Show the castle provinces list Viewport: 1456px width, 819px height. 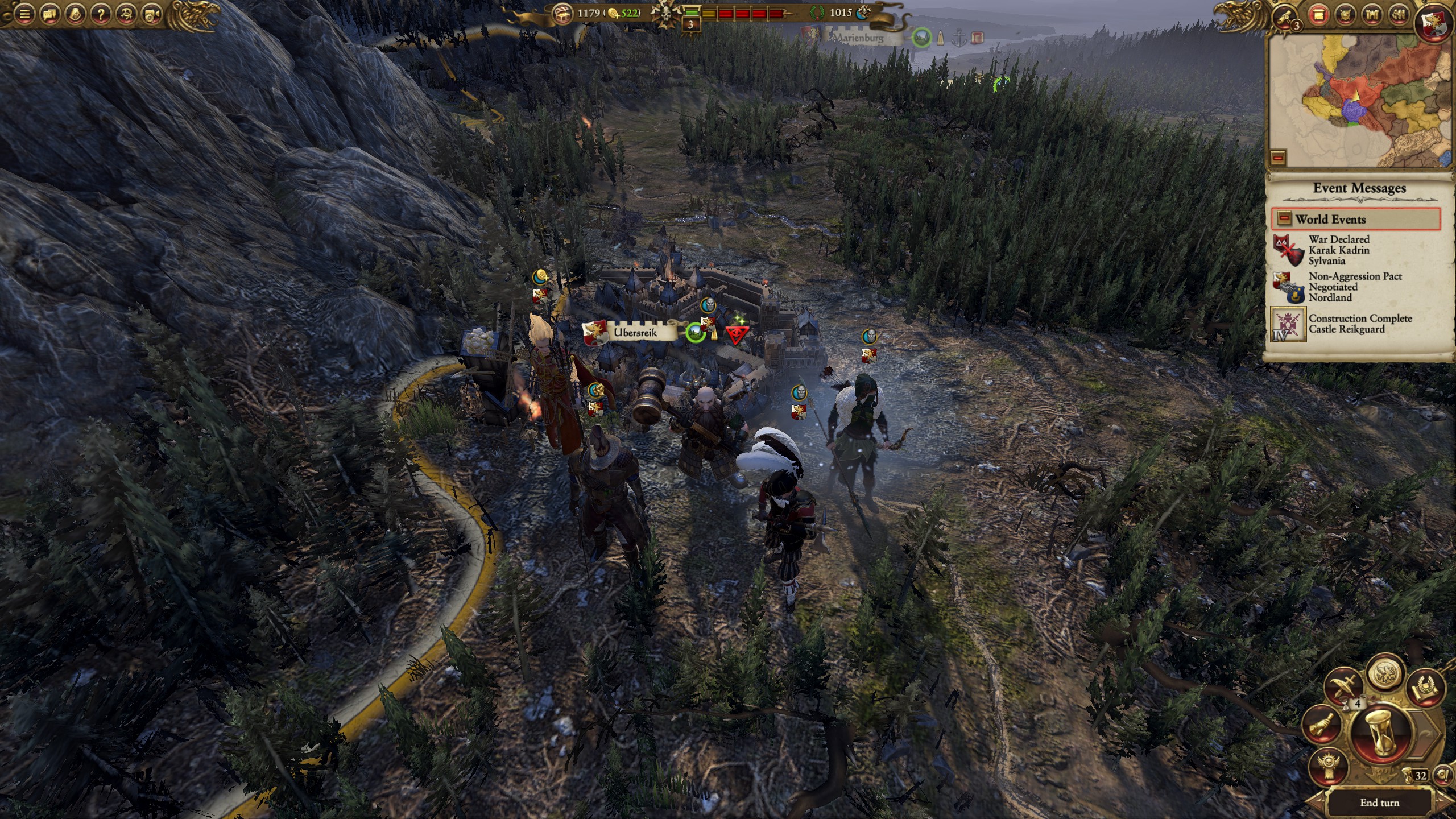1372,15
